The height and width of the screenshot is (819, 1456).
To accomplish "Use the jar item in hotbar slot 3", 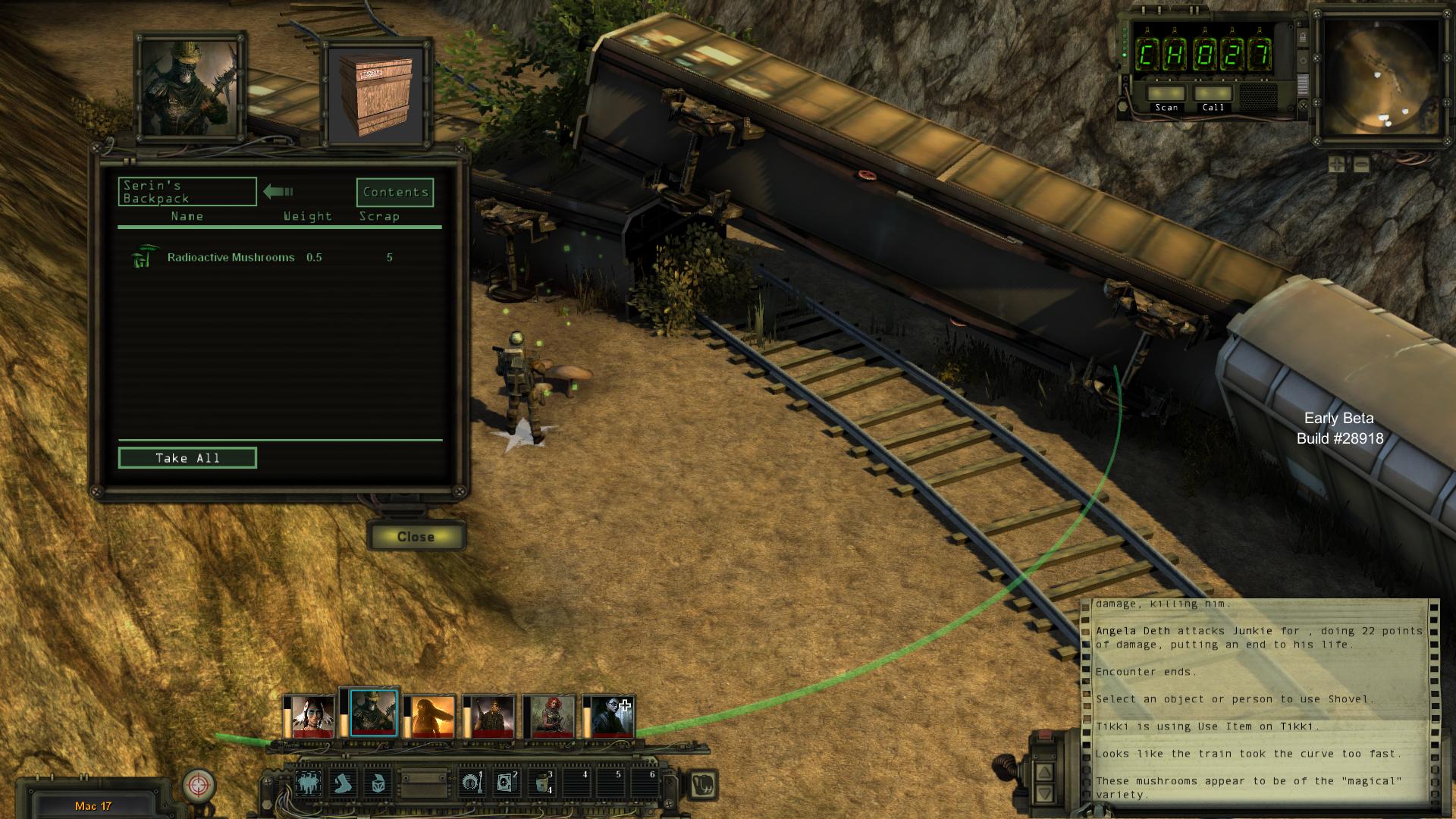I will [x=541, y=783].
